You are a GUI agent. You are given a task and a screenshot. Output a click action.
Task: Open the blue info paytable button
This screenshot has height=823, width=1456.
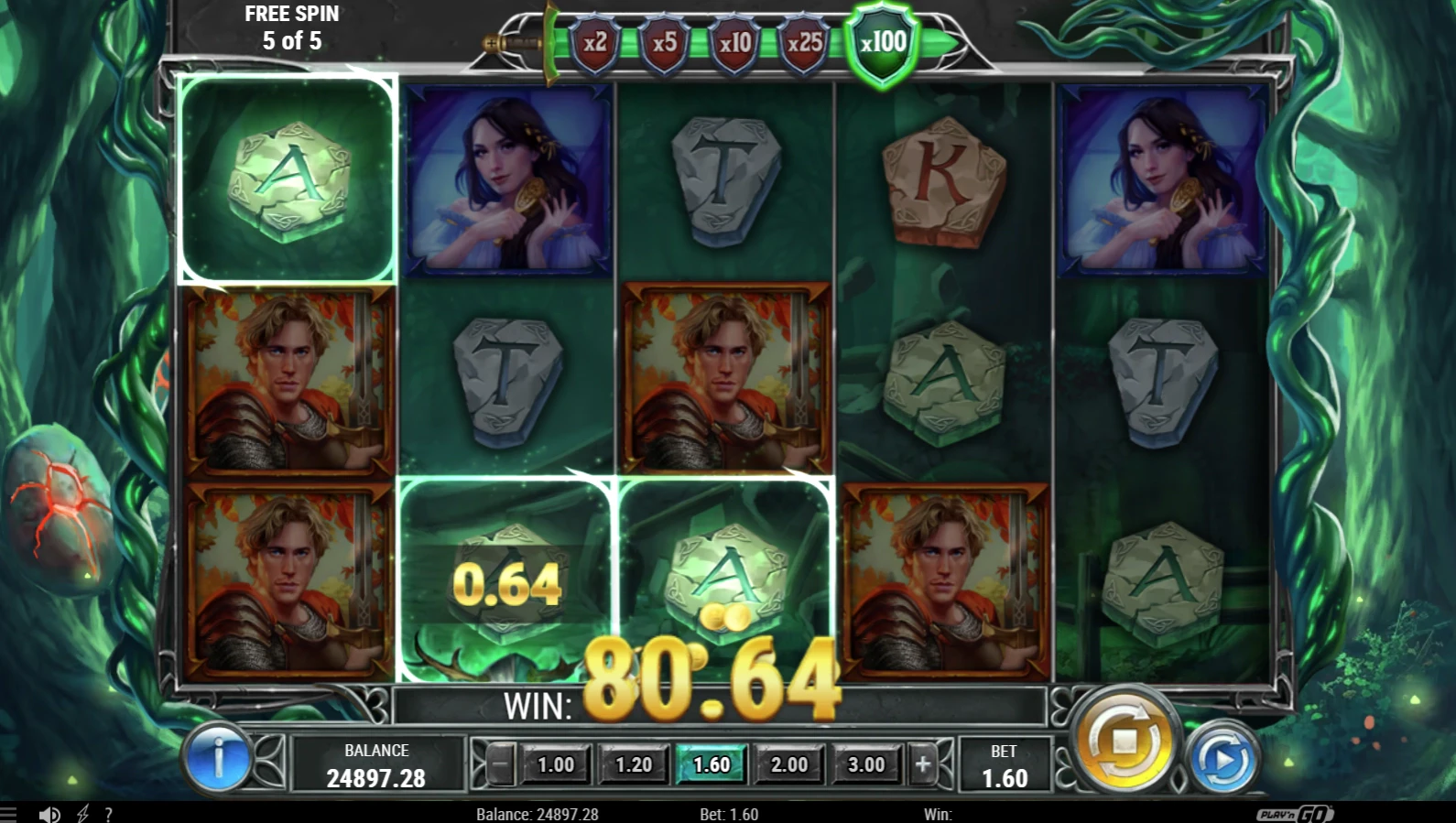218,758
